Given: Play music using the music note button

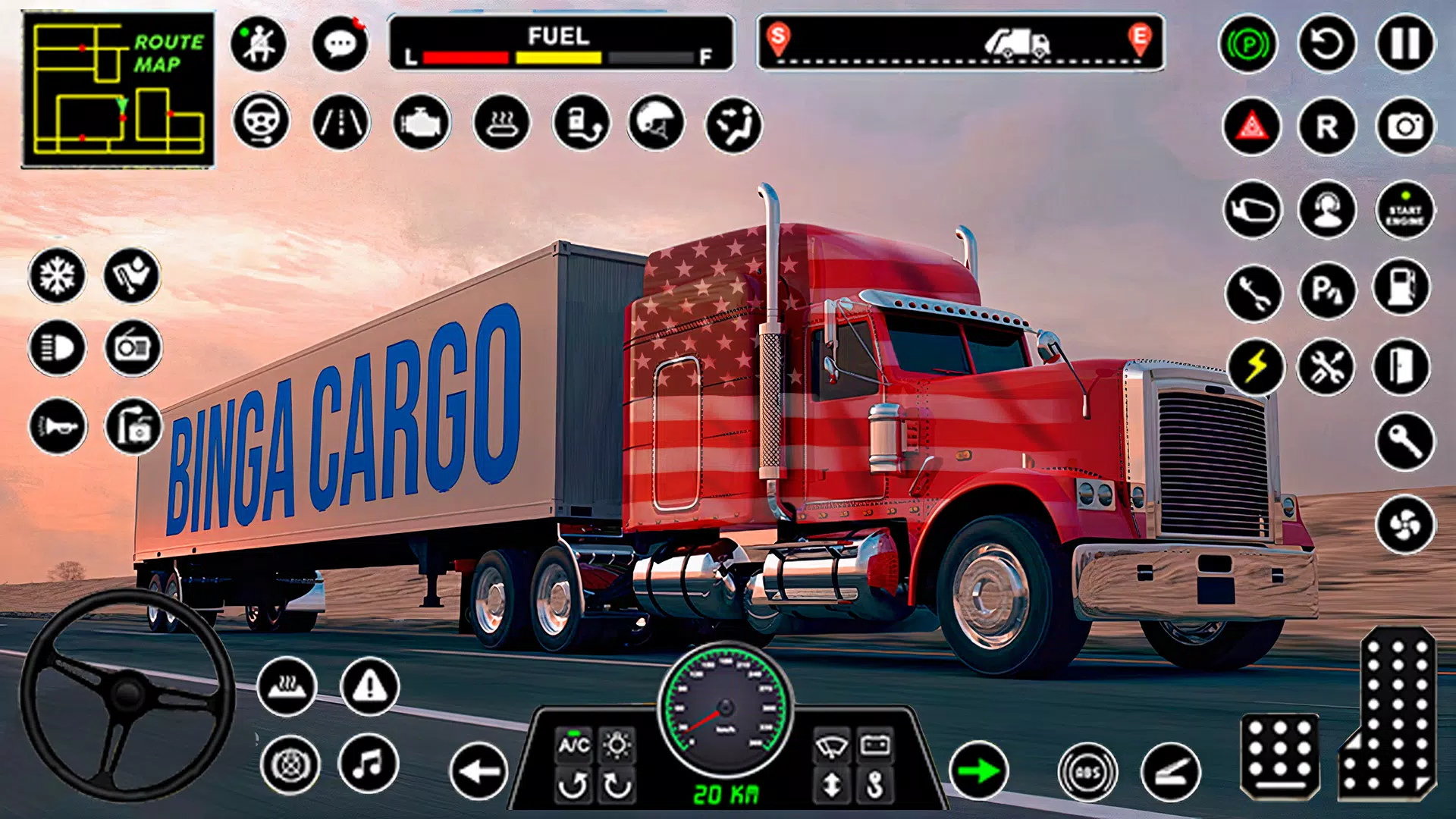Looking at the screenshot, I should [369, 764].
